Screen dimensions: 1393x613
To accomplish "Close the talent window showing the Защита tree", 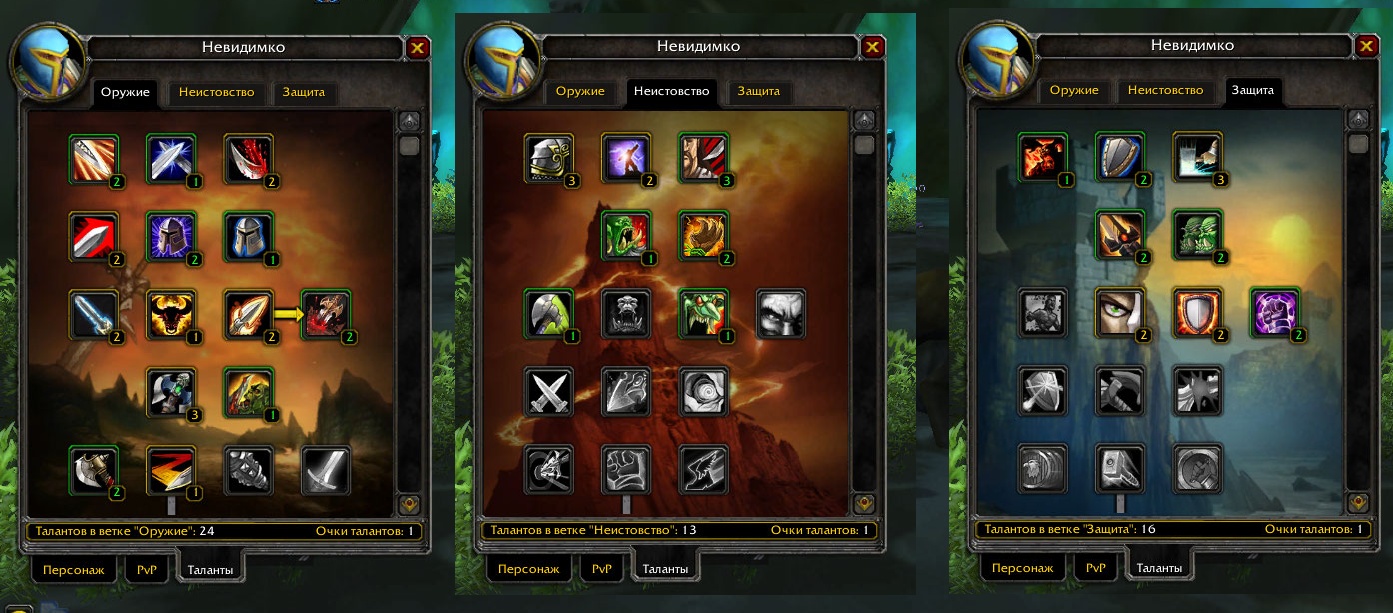I will 1367,47.
